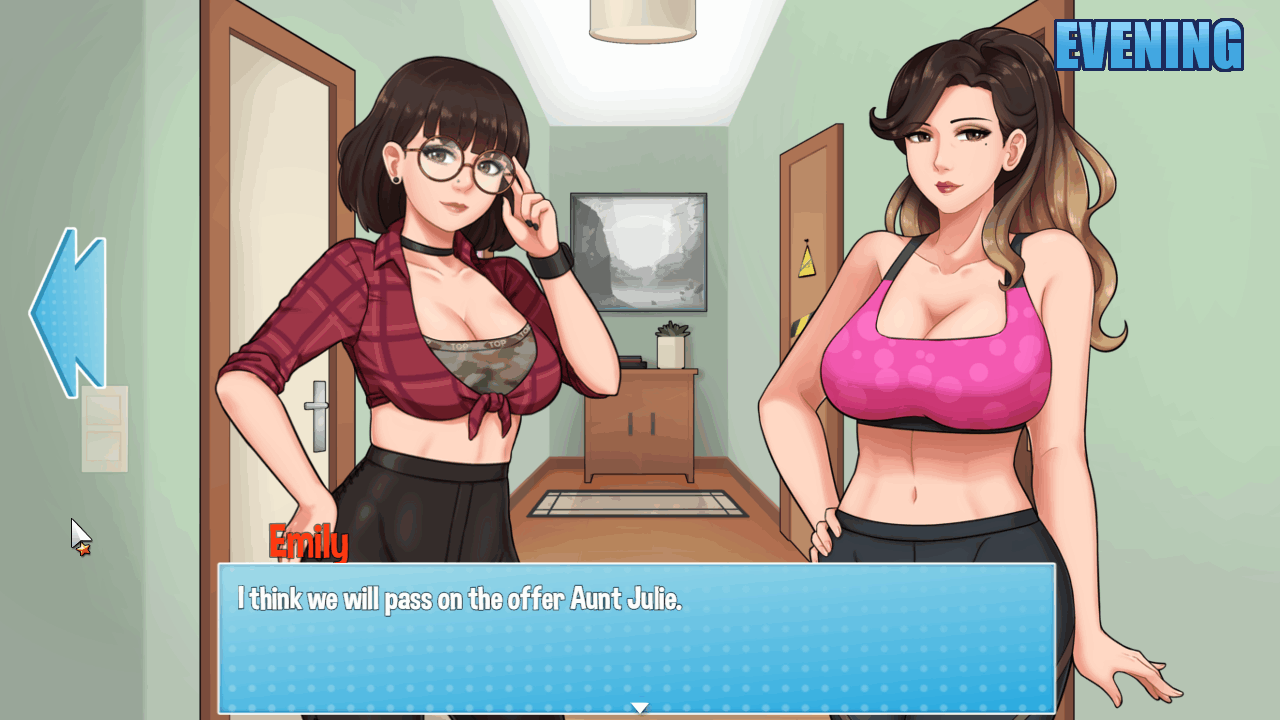Click the small dialogue continue arrow

[639, 706]
